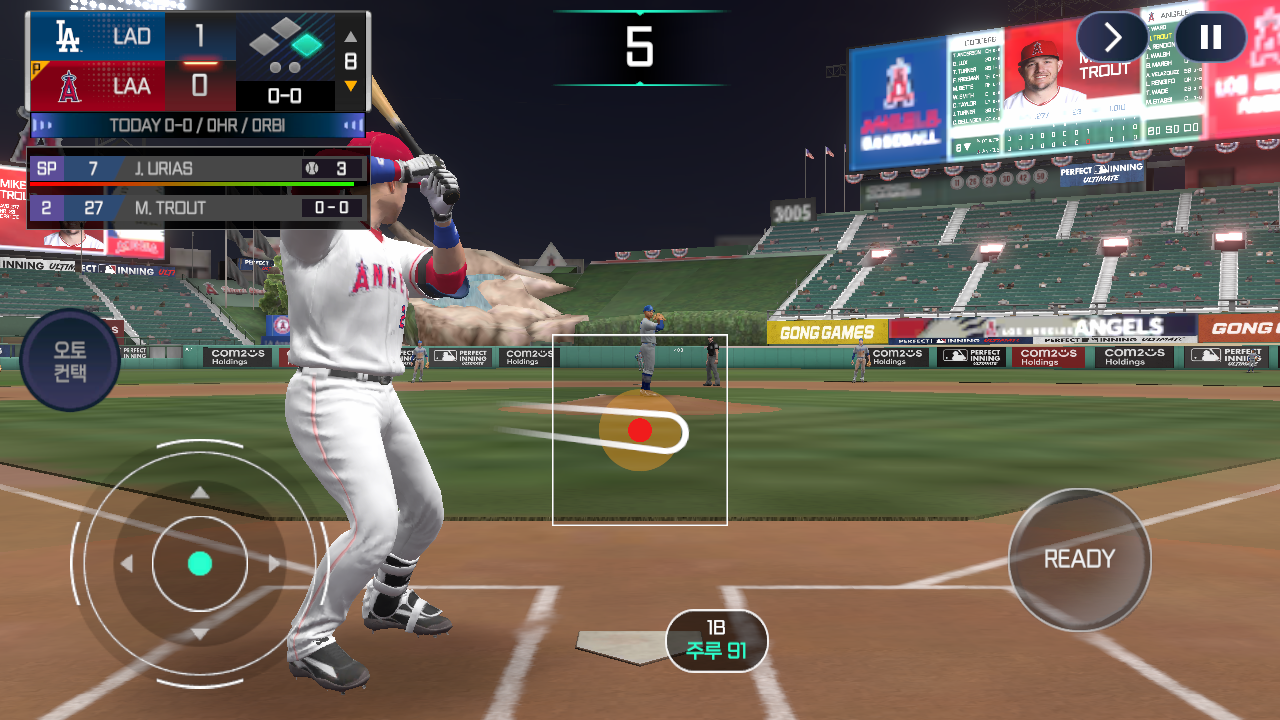Click the red batting cursor dot
1280x720 pixels.
coord(640,430)
